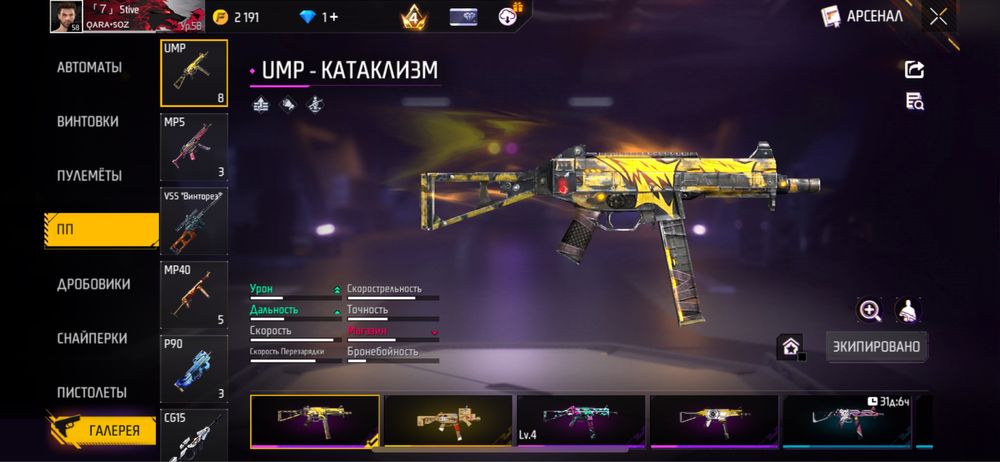Pick the P90 weapon tile
The width and height of the screenshot is (1000, 462).
pos(194,368)
